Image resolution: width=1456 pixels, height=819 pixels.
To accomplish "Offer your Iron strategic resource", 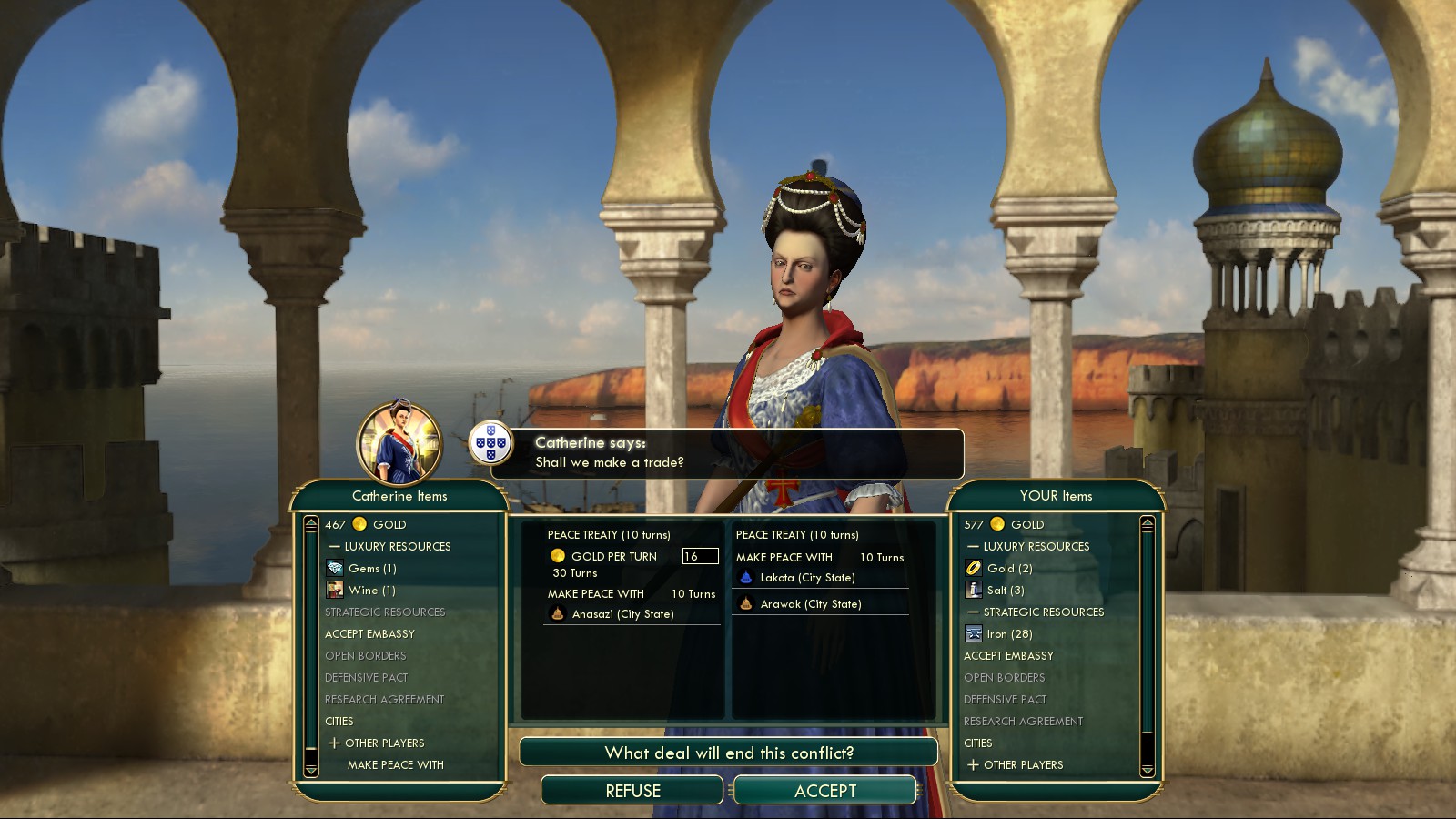I will coord(1009,634).
